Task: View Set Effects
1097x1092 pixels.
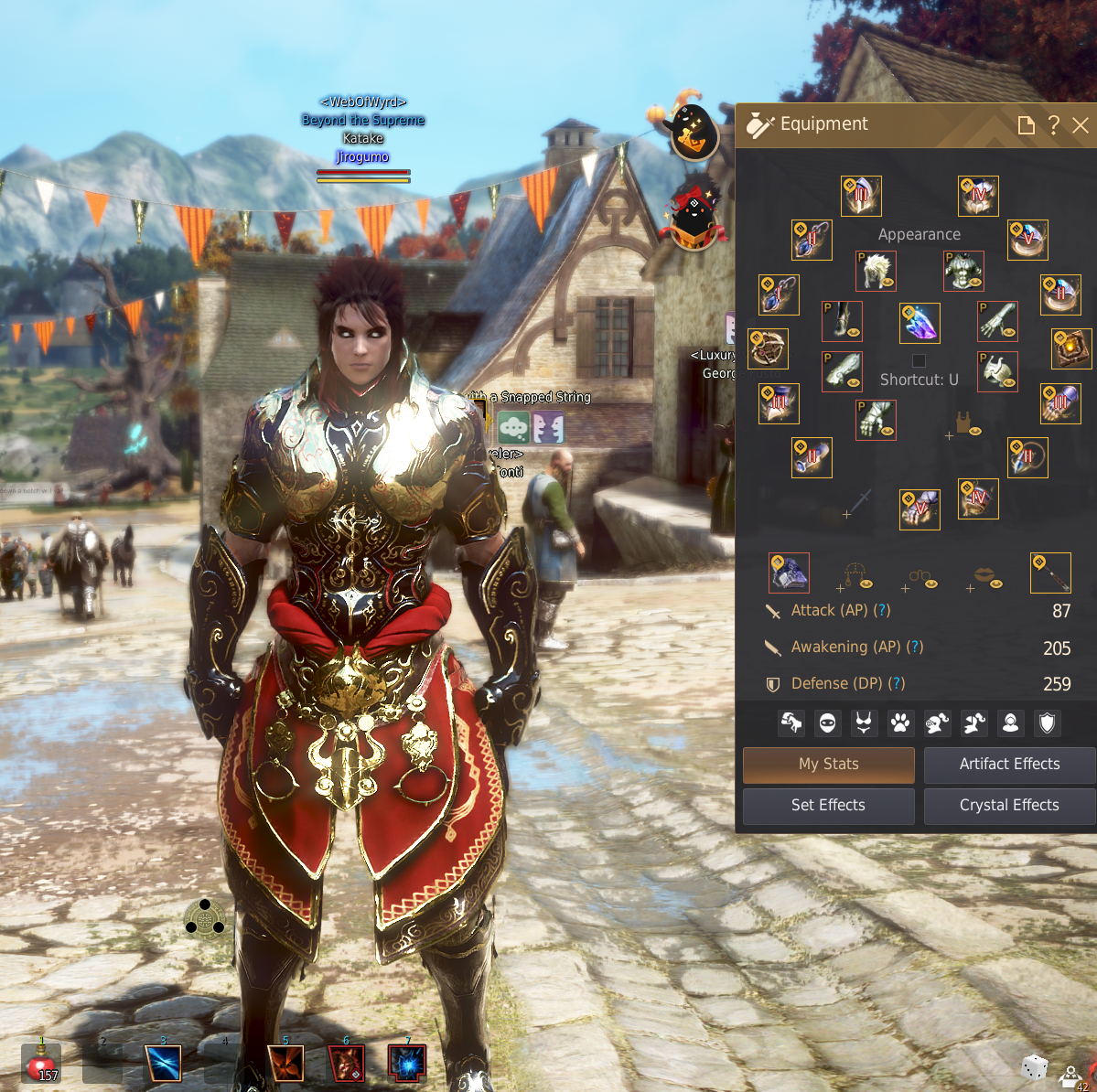Action: (828, 806)
